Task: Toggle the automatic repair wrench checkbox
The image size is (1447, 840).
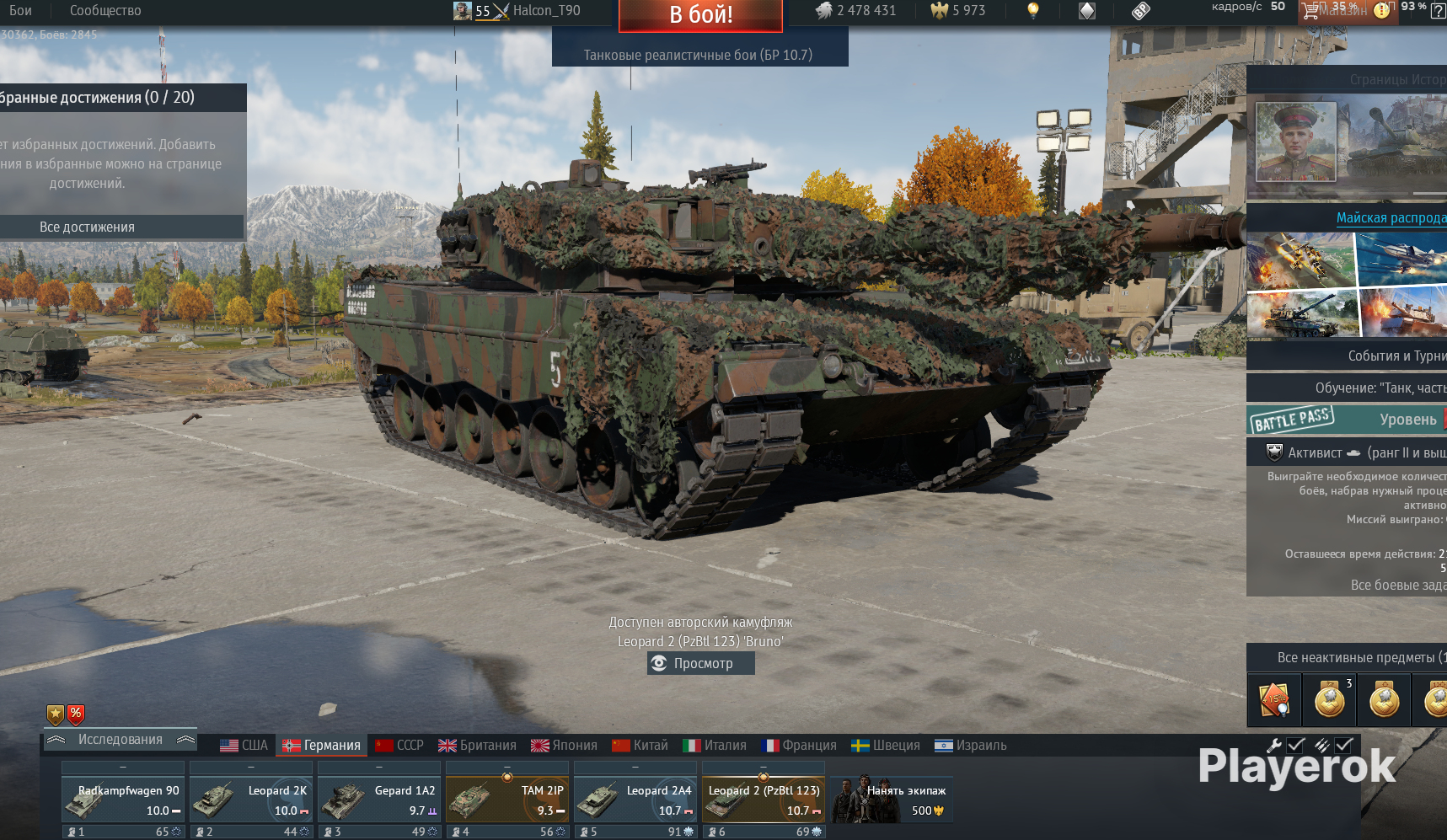Action: (x=1295, y=745)
